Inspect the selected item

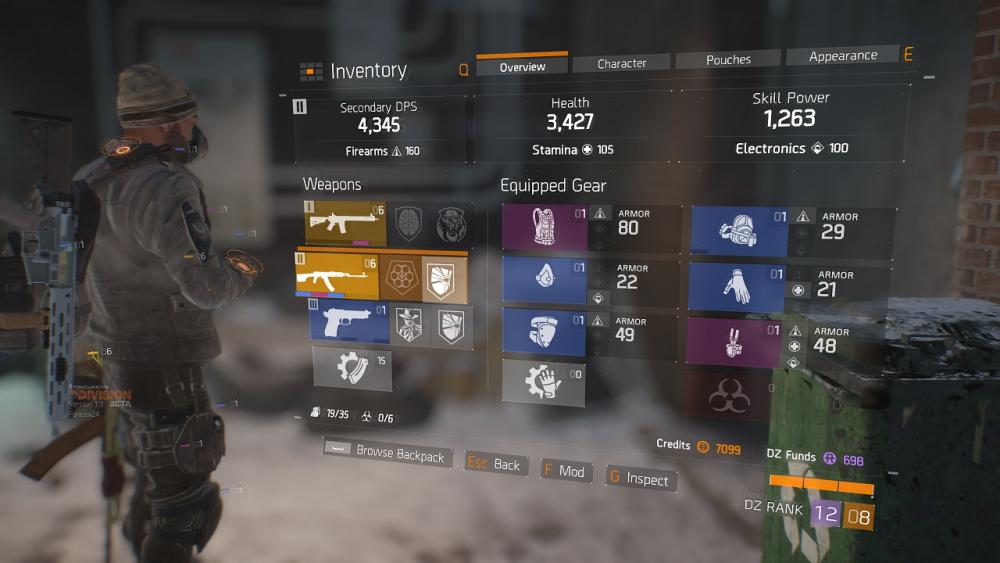pyautogui.click(x=638, y=479)
